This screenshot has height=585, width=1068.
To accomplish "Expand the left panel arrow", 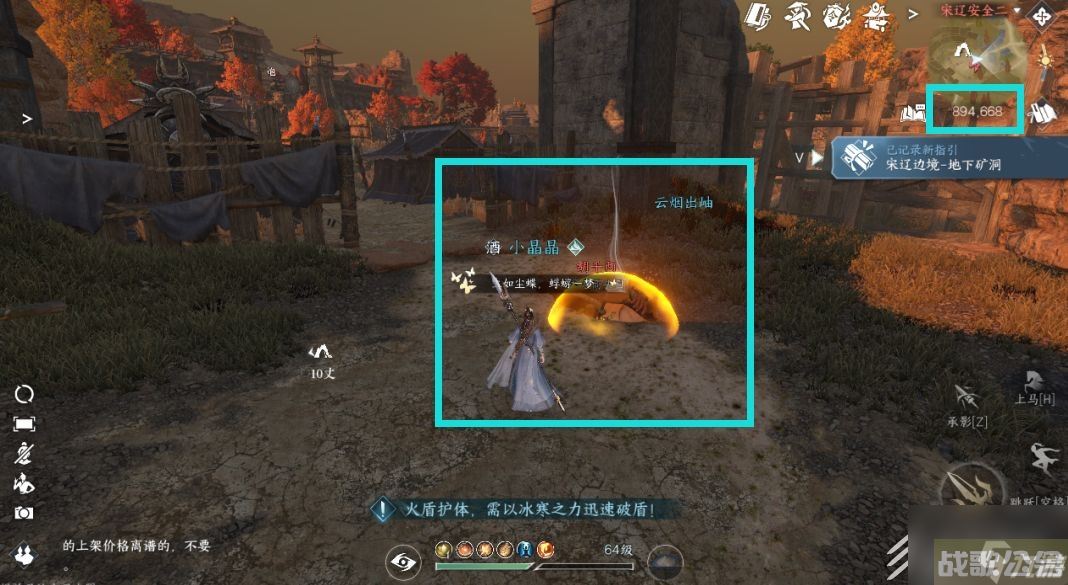I will click(27, 118).
